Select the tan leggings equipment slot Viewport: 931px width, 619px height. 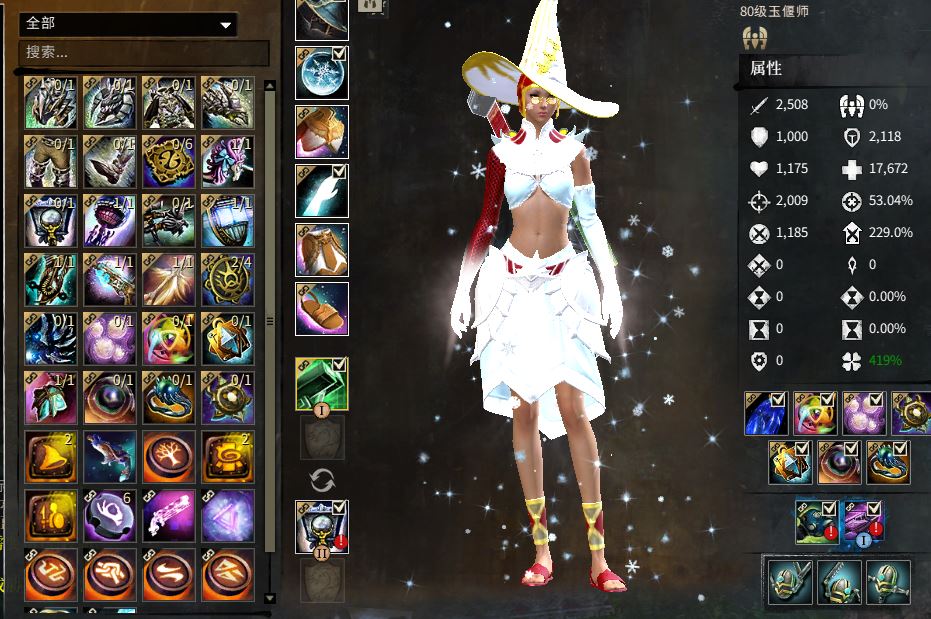pyautogui.click(x=321, y=250)
